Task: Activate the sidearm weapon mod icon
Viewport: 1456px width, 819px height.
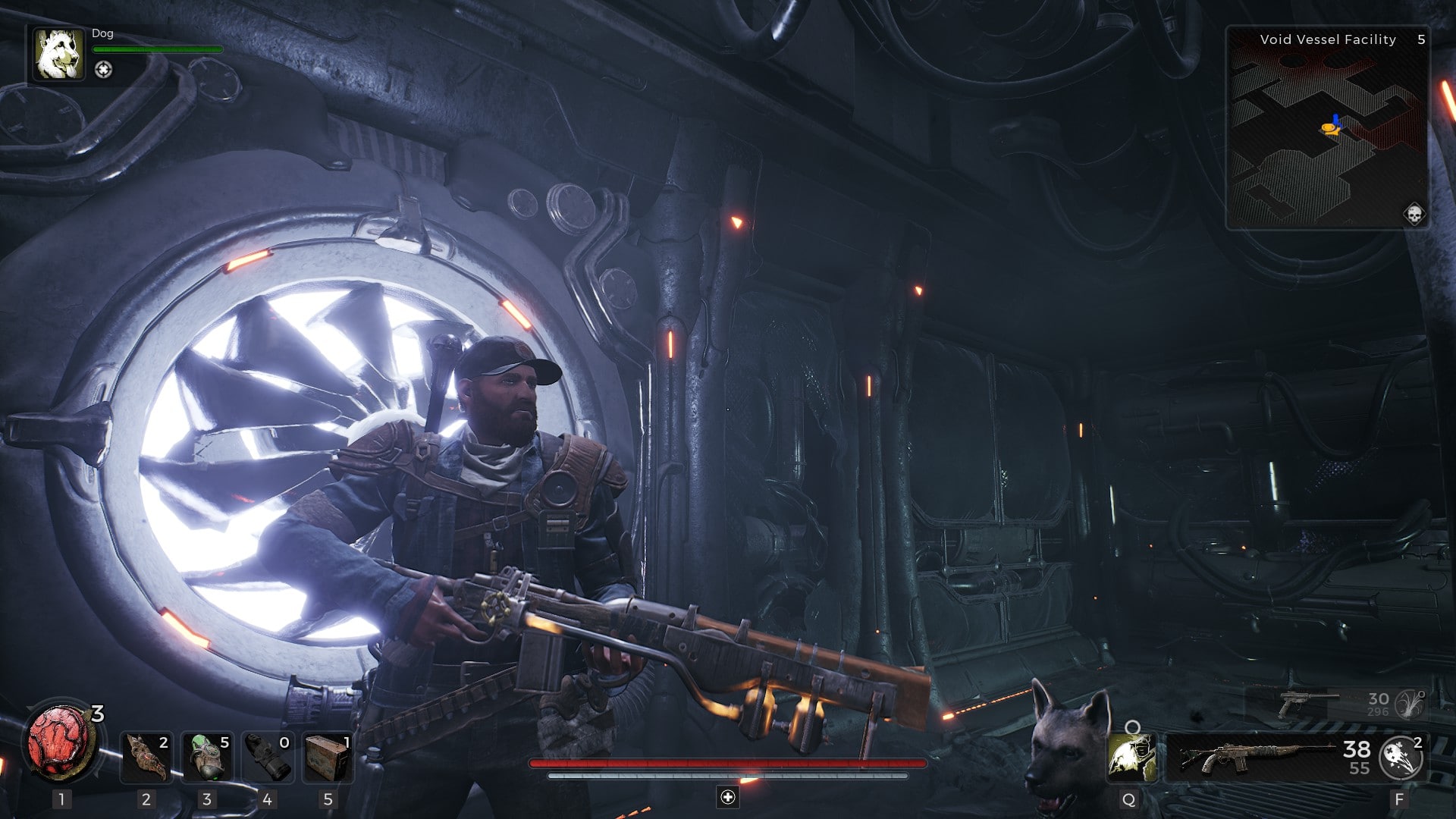Action: click(x=1411, y=704)
